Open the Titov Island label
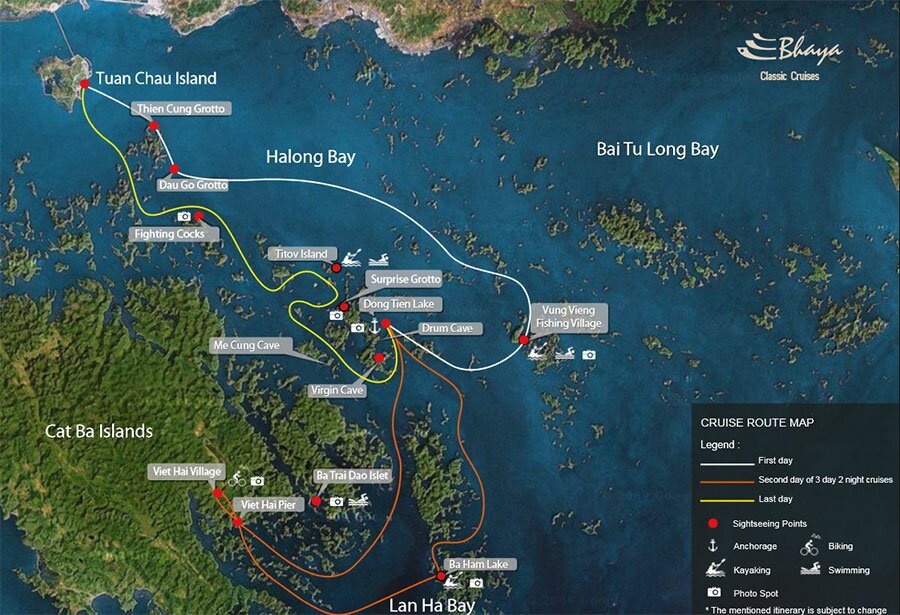Screen dimensions: 900x615 click(301, 254)
